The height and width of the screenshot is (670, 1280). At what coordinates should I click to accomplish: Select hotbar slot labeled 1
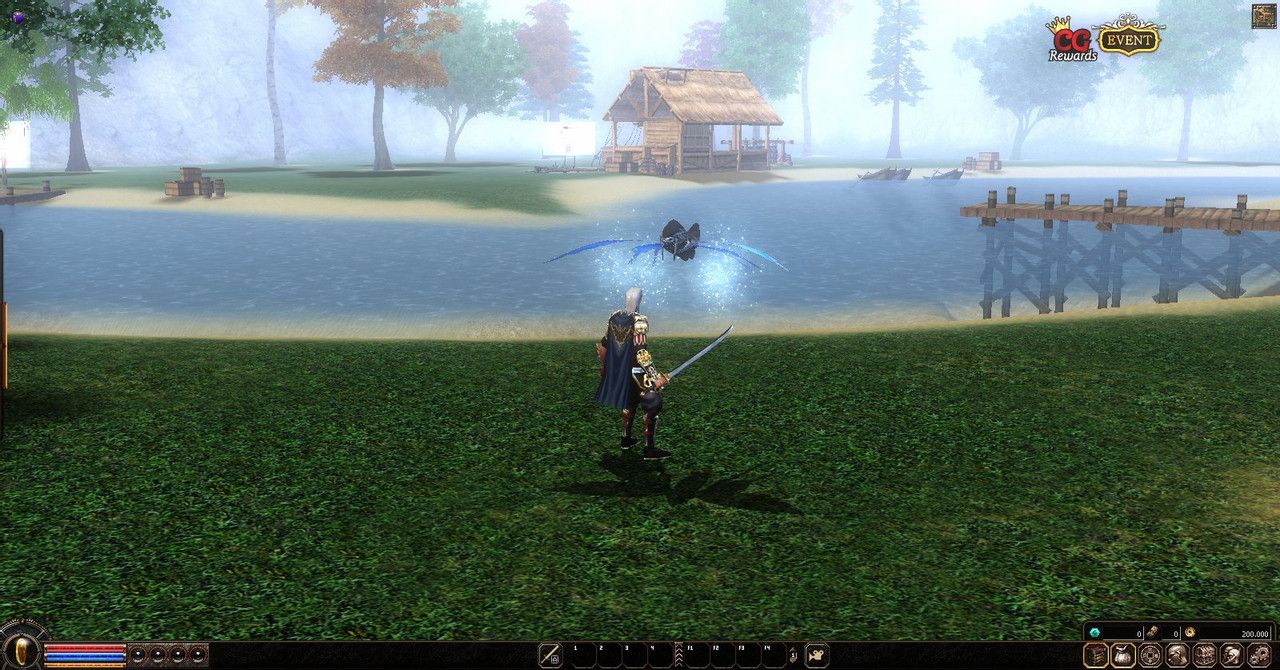tap(581, 655)
